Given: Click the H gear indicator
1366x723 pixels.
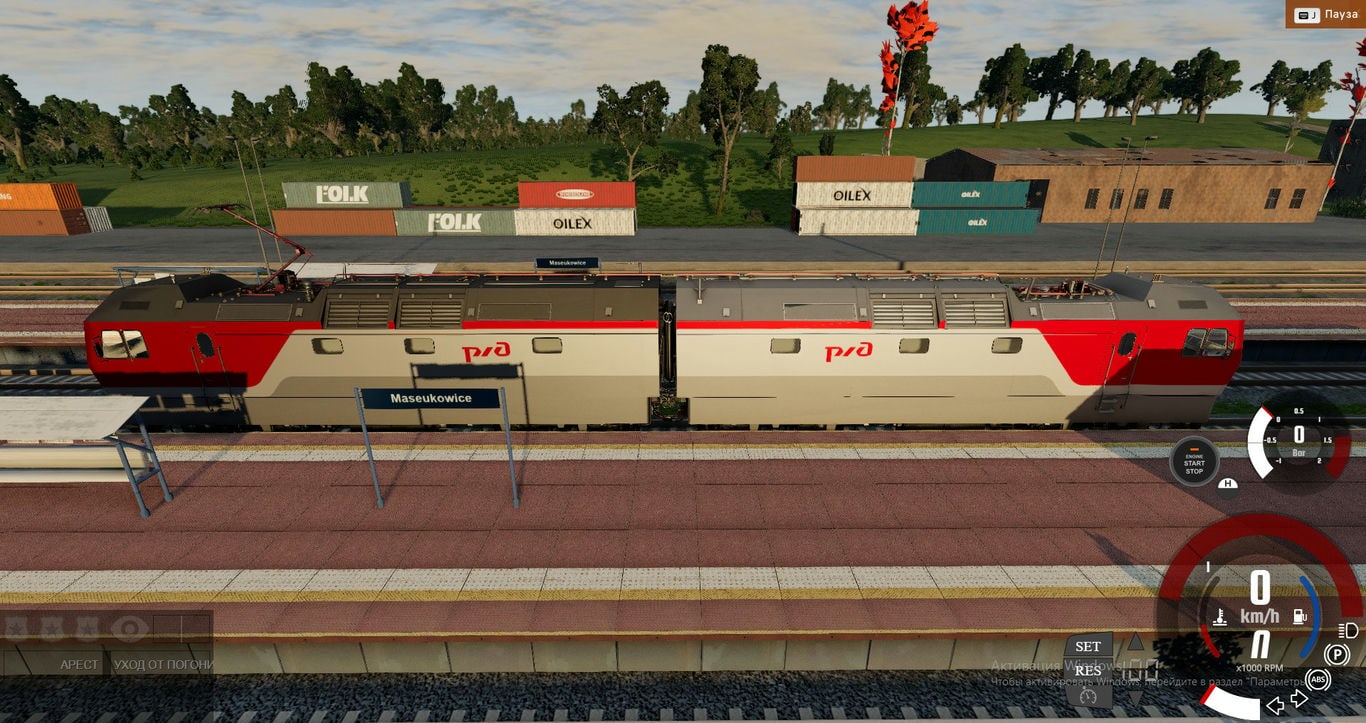Looking at the screenshot, I should 1228,485.
